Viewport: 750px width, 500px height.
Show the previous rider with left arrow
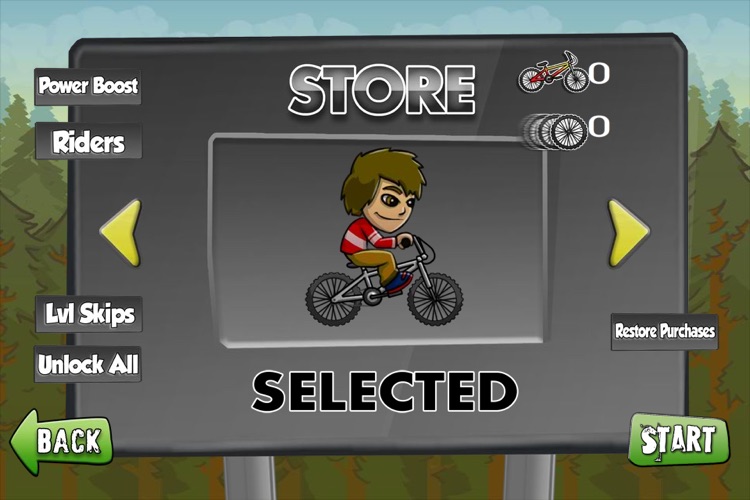click(x=121, y=233)
